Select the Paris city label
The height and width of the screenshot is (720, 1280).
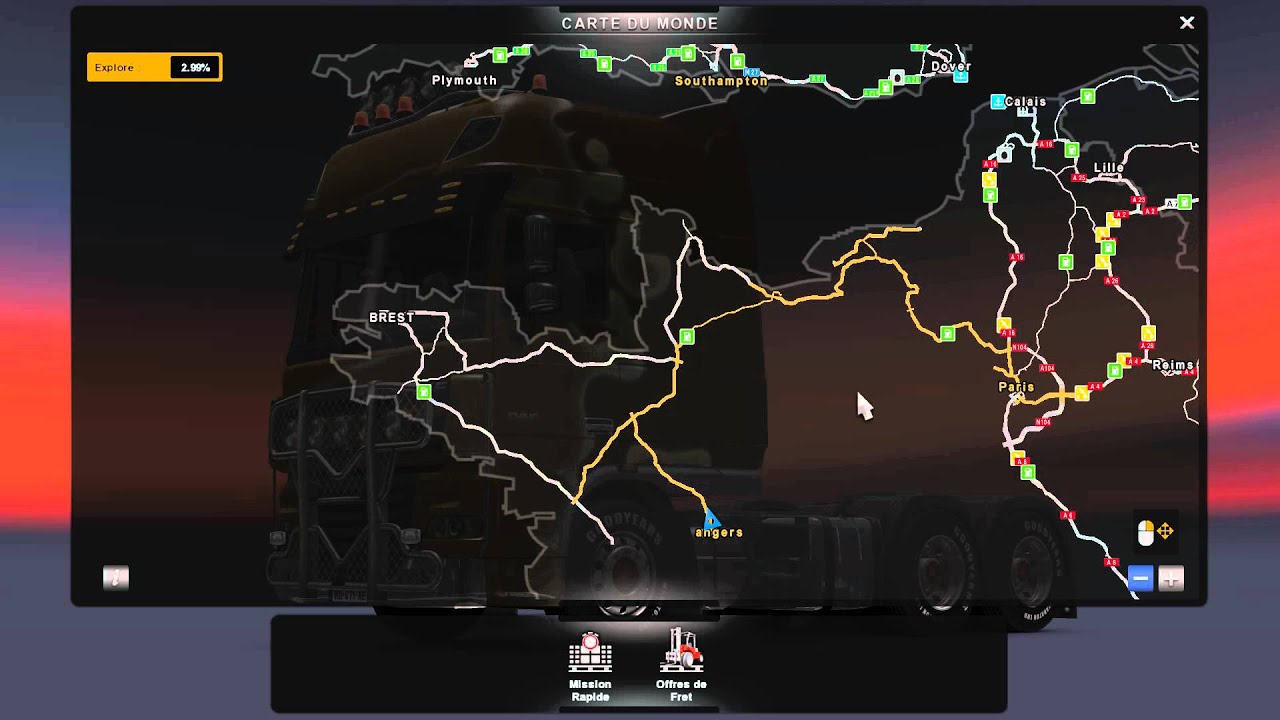[1016, 387]
